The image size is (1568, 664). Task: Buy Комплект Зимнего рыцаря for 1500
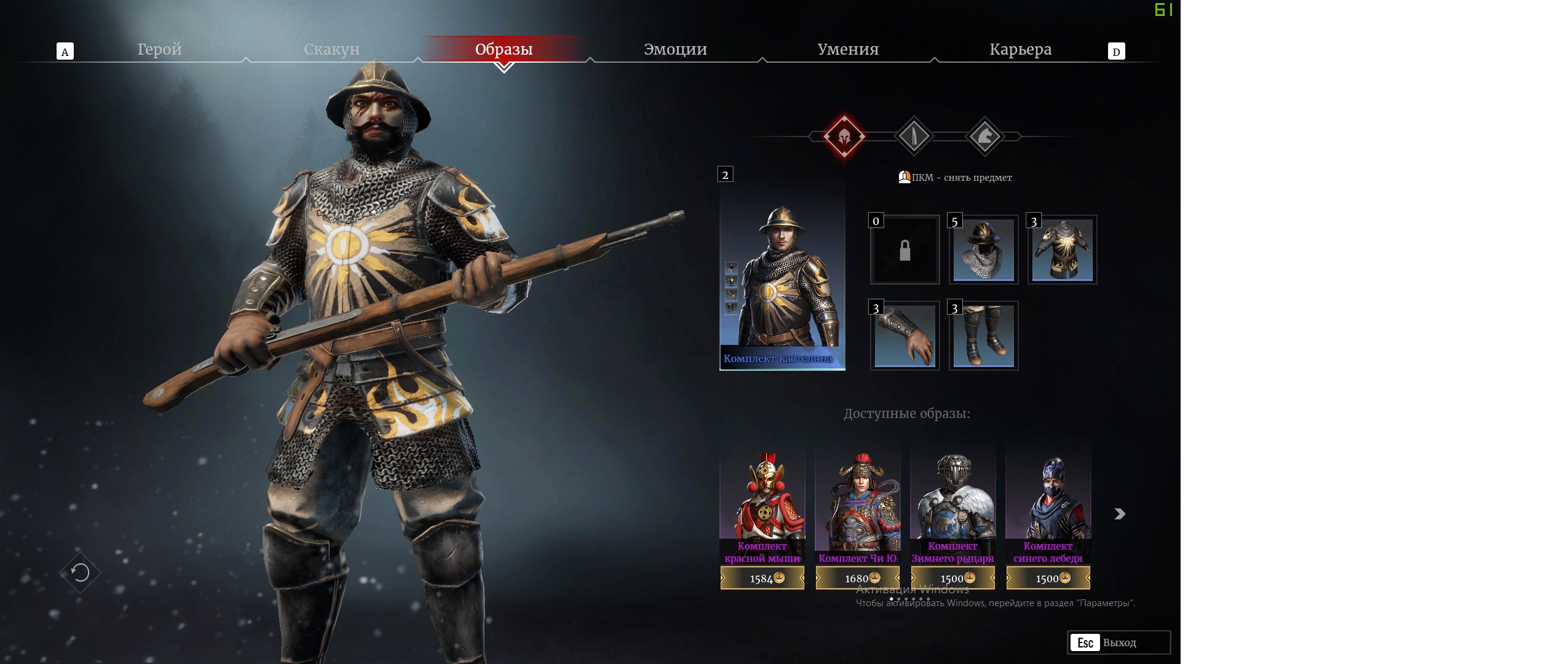click(x=952, y=578)
